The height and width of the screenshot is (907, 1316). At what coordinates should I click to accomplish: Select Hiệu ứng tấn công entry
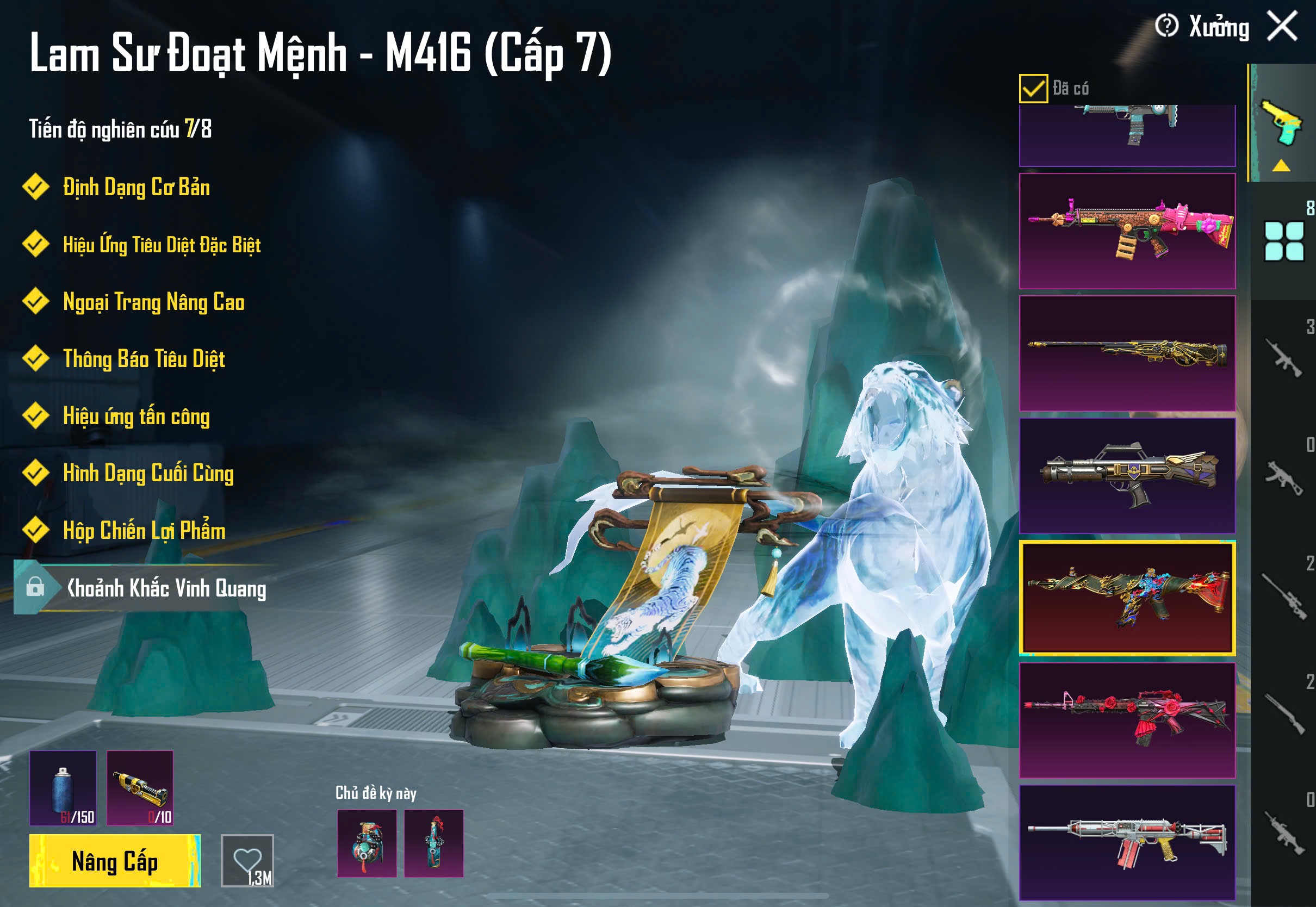click(136, 416)
